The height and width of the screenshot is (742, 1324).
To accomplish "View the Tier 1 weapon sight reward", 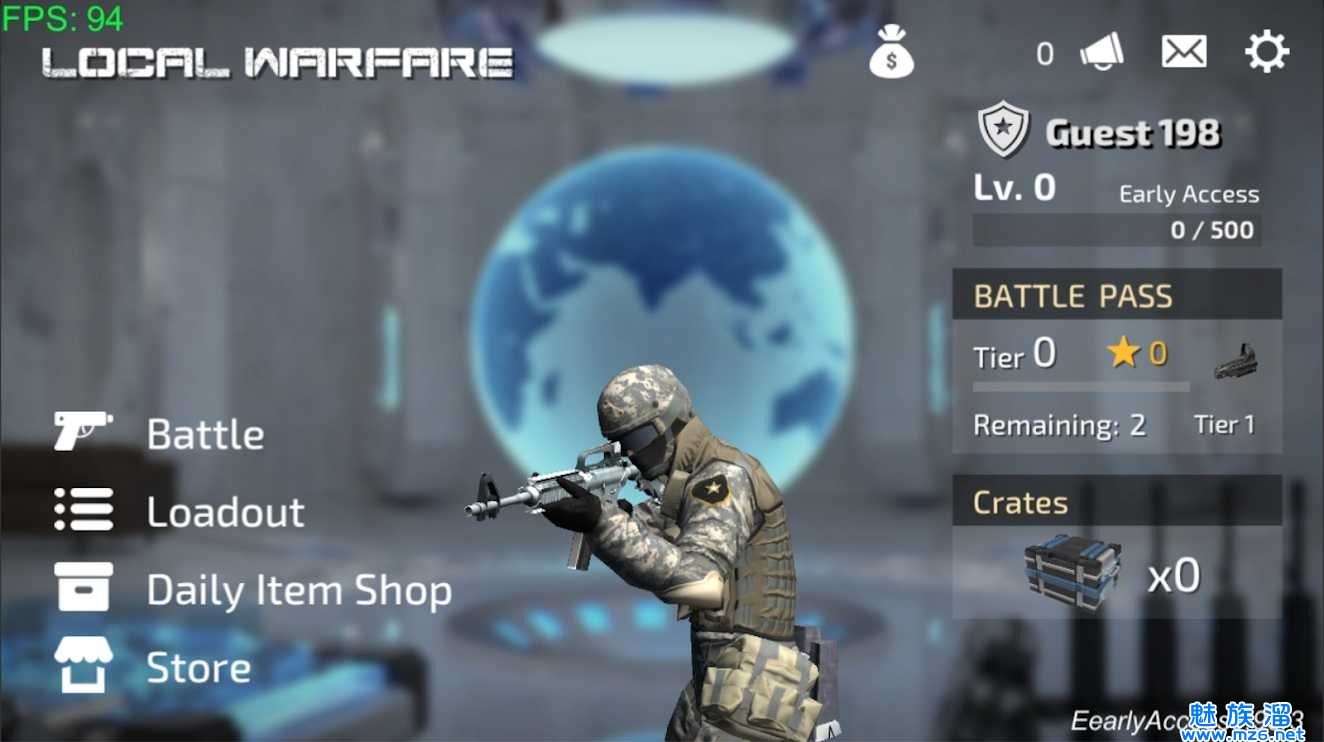I will point(1235,362).
